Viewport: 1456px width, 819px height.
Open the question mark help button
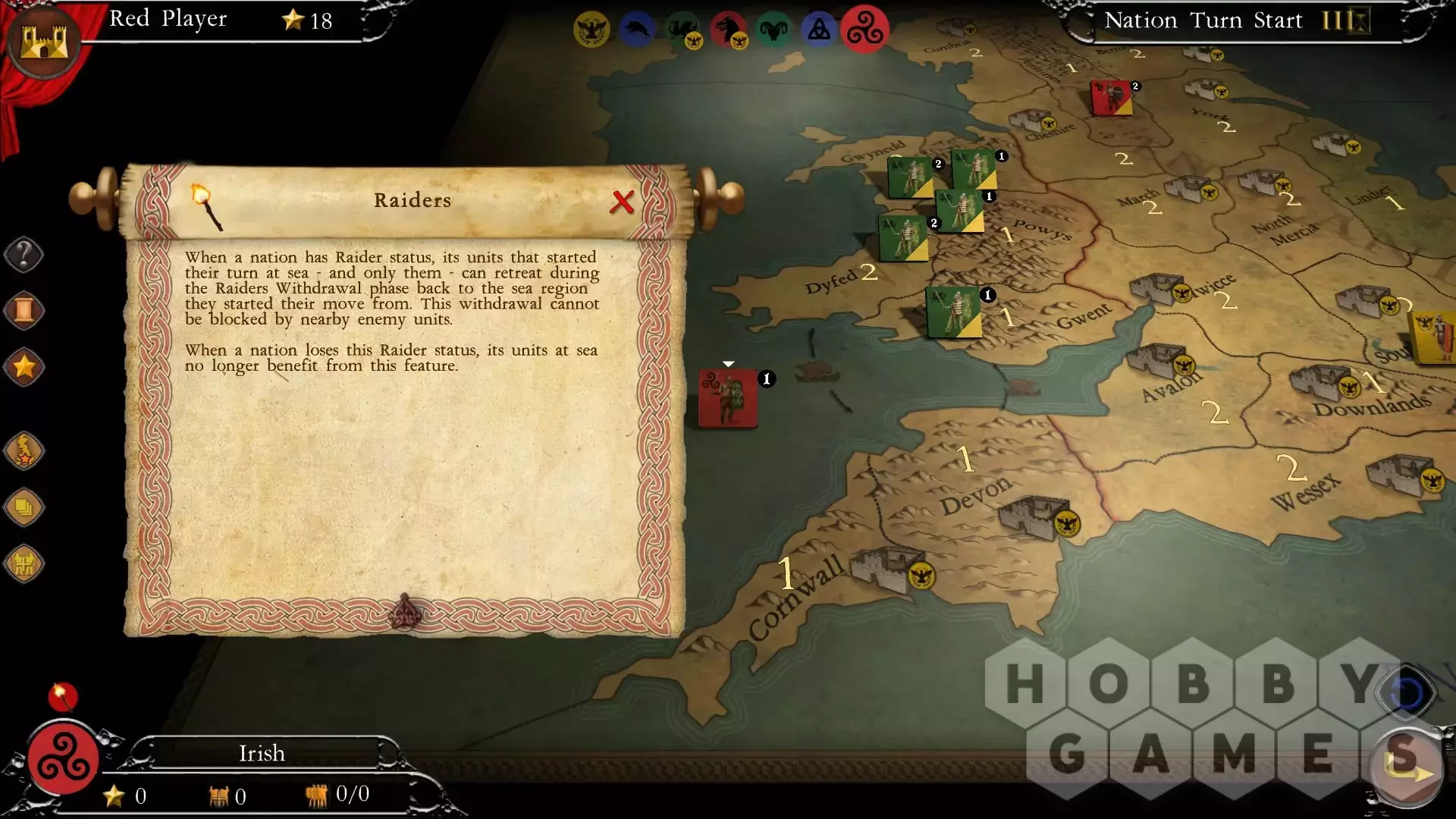(x=24, y=255)
